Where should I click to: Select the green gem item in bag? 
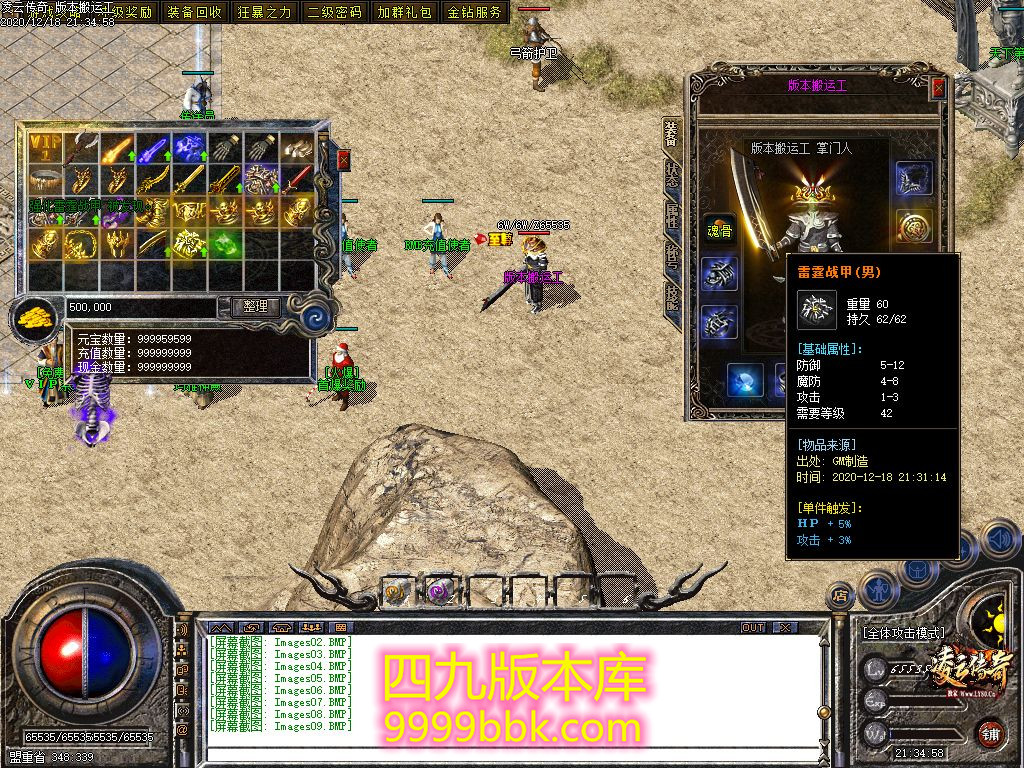point(226,242)
